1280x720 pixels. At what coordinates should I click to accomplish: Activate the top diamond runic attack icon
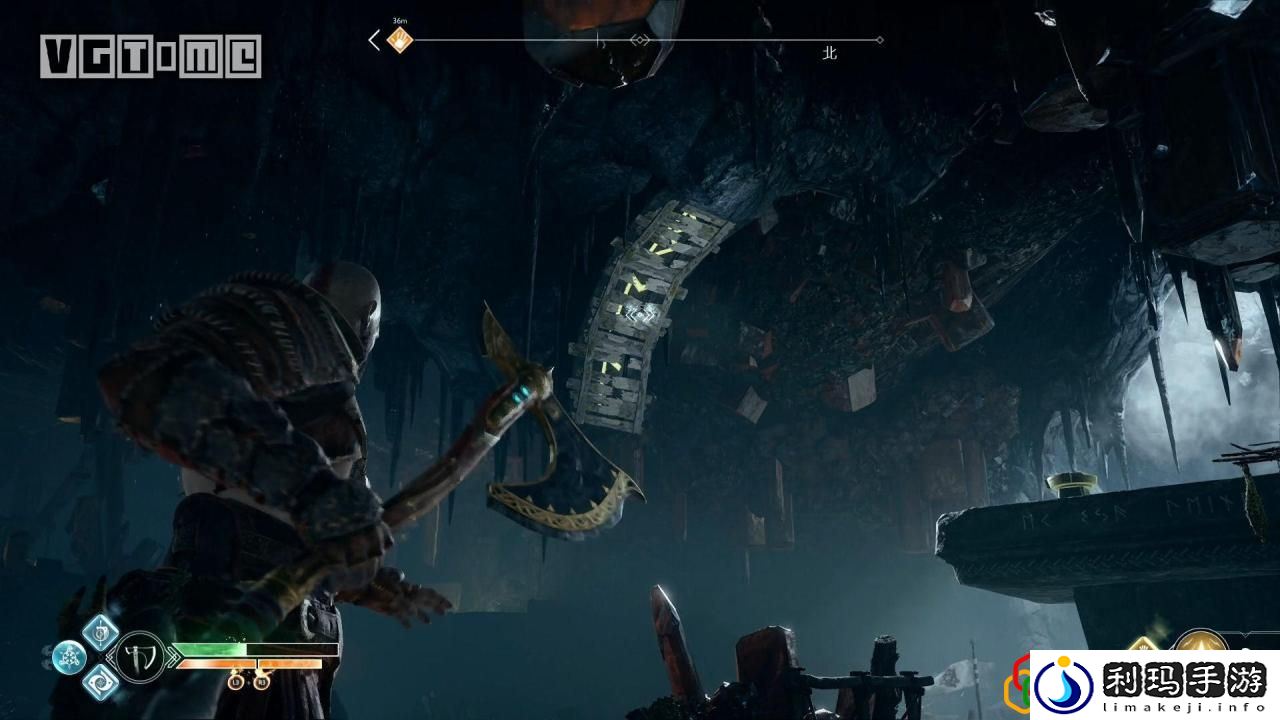[100, 632]
